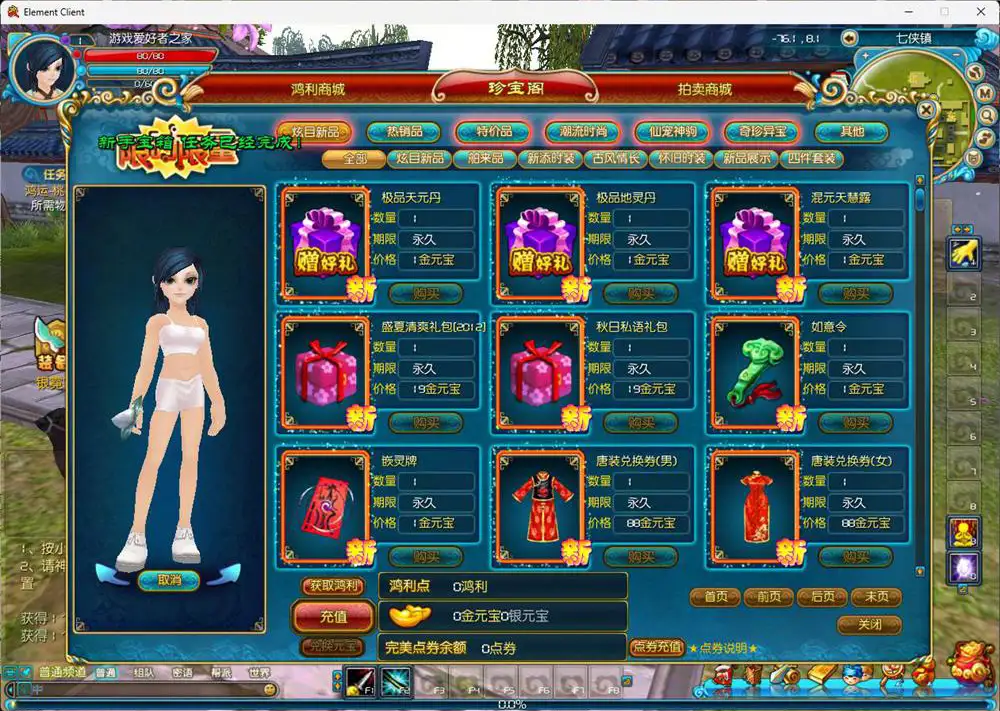Open 获取鸿利 to get bonus points

click(x=333, y=586)
